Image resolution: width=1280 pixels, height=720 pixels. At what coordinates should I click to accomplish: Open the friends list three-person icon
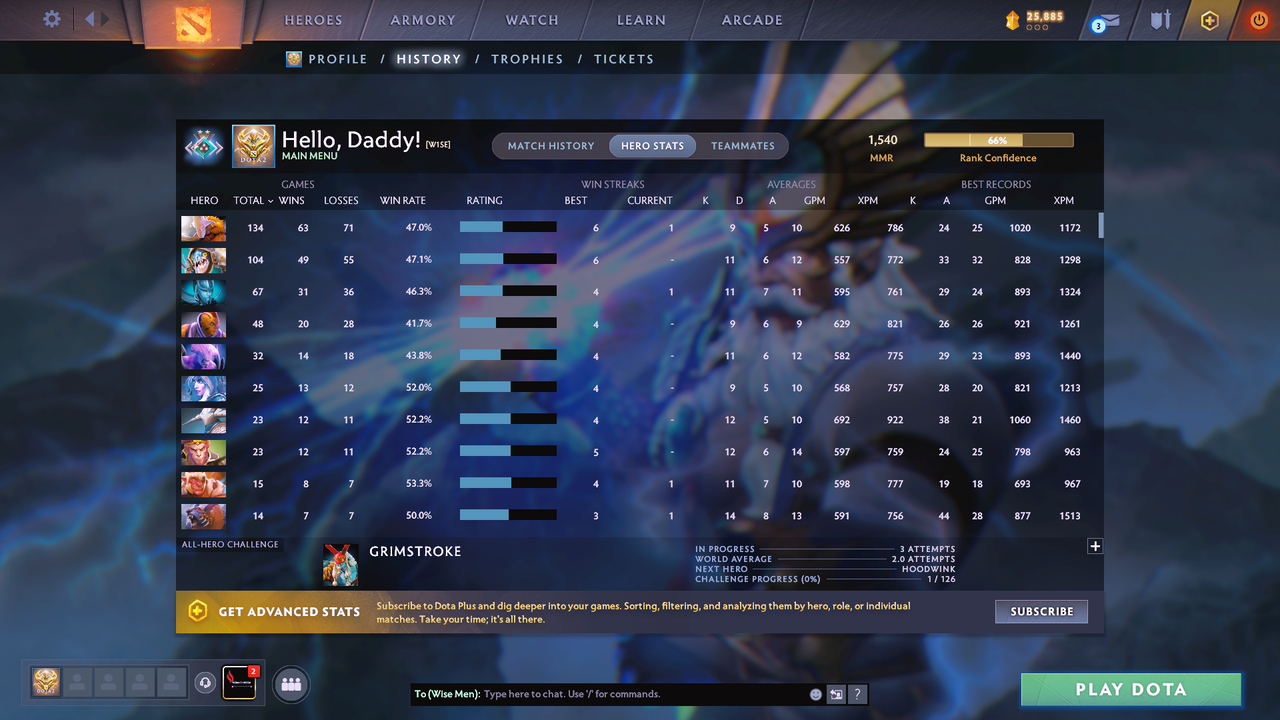pyautogui.click(x=291, y=683)
